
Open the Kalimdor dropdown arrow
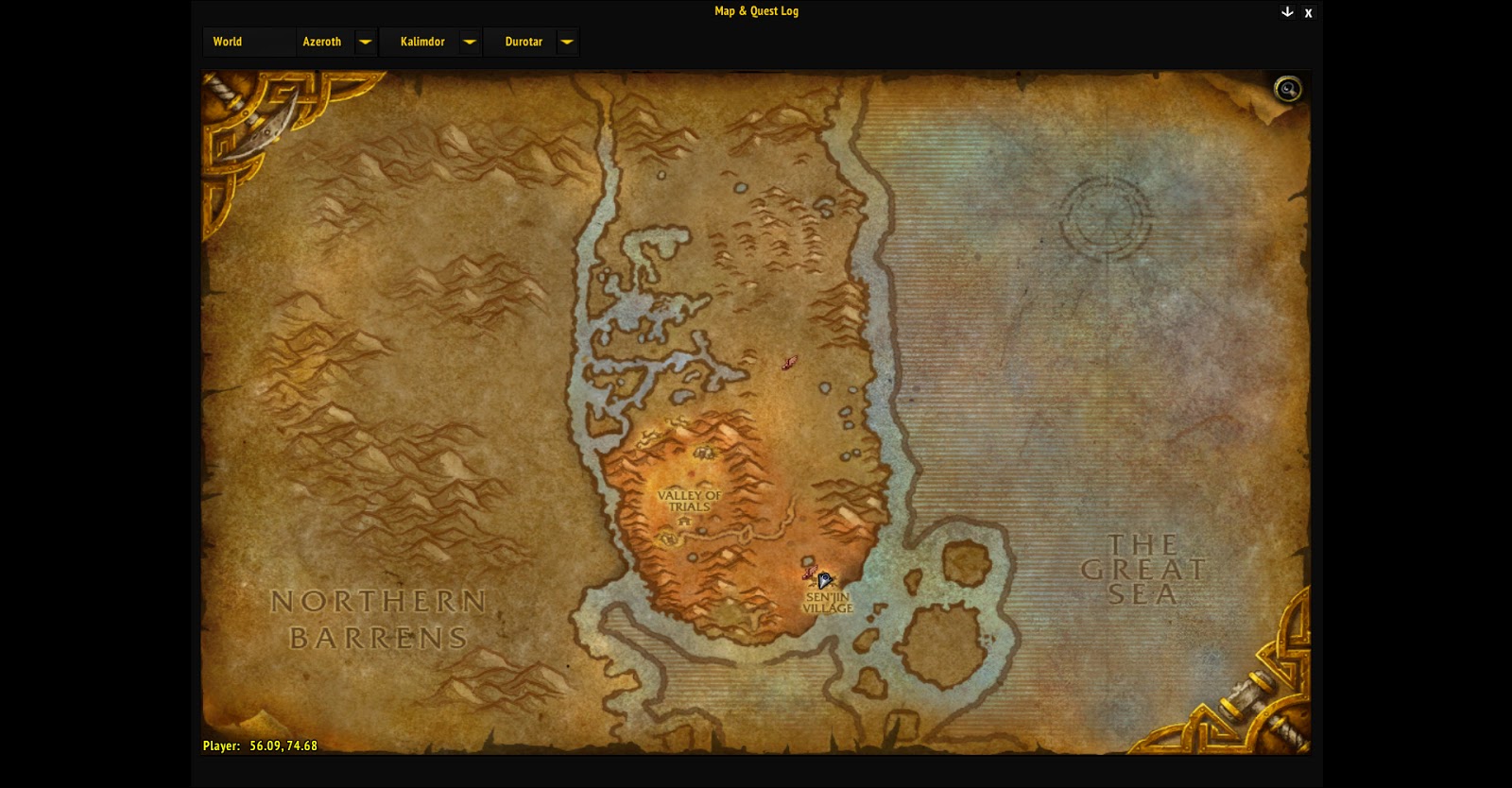point(470,42)
